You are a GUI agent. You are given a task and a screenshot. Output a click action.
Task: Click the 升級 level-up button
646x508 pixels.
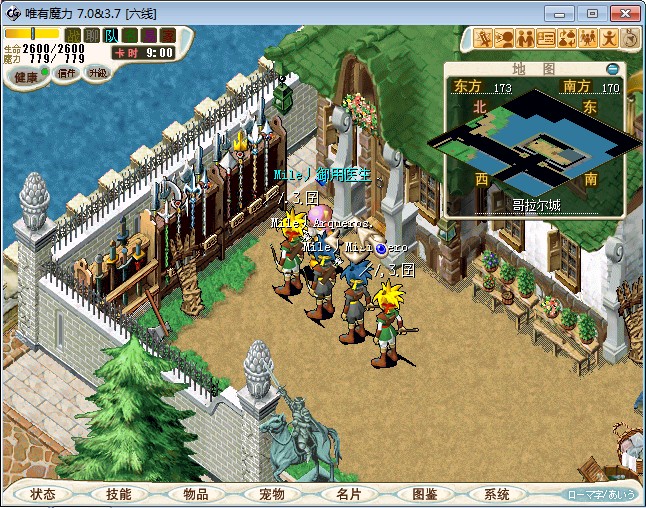coord(98,73)
